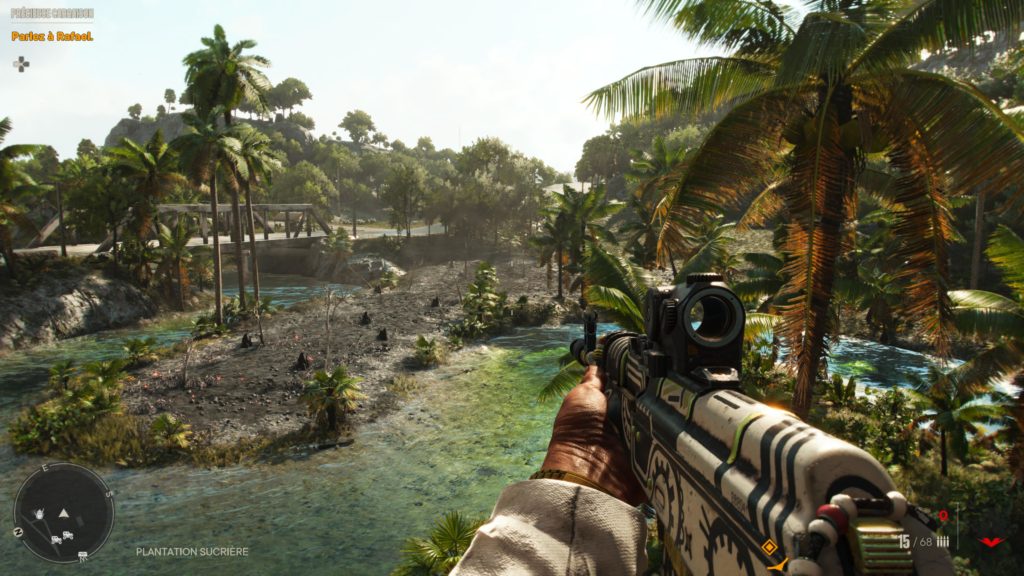Open the Précieuse Cargaison quest title
This screenshot has height=576, width=1024.
click(52, 14)
